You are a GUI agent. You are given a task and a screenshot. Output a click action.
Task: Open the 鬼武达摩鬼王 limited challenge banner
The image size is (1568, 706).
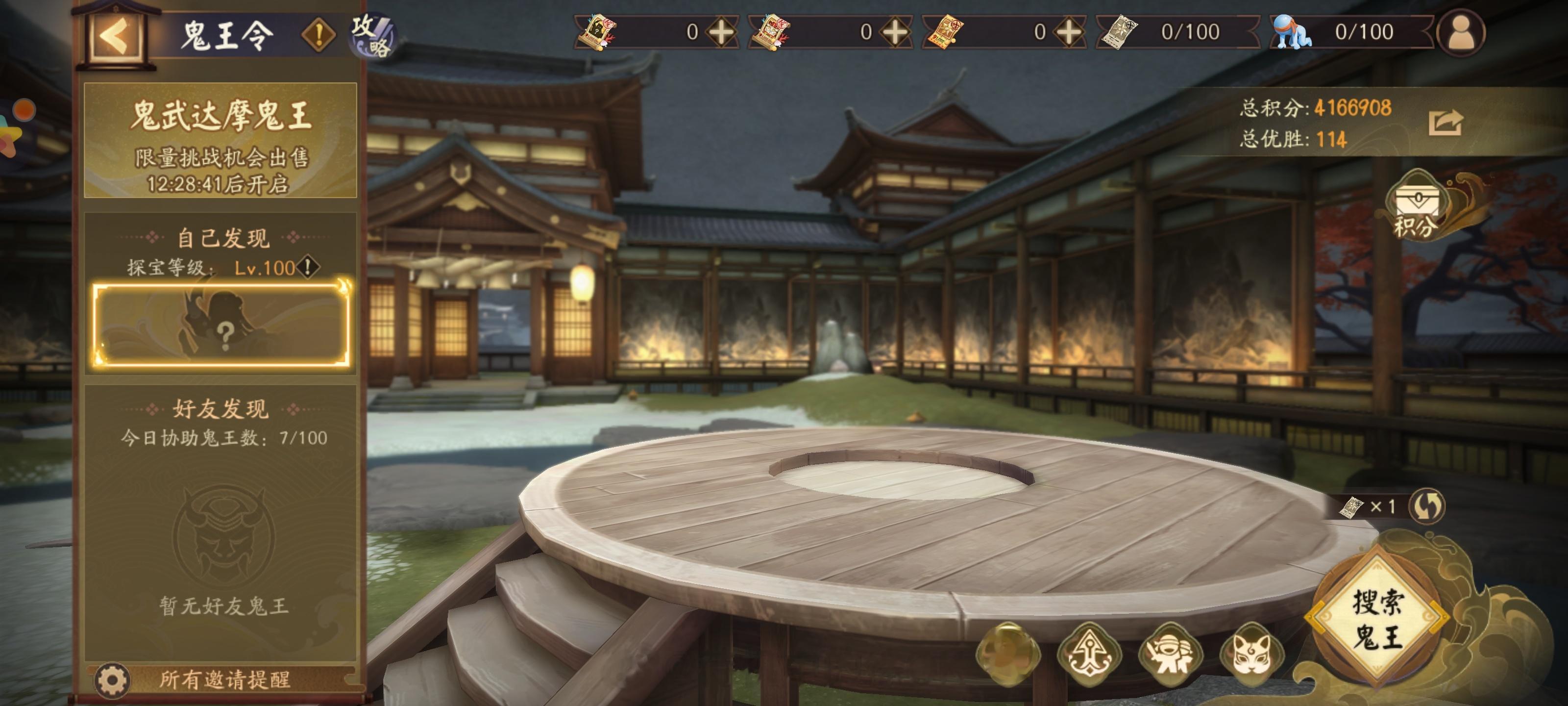pos(220,141)
